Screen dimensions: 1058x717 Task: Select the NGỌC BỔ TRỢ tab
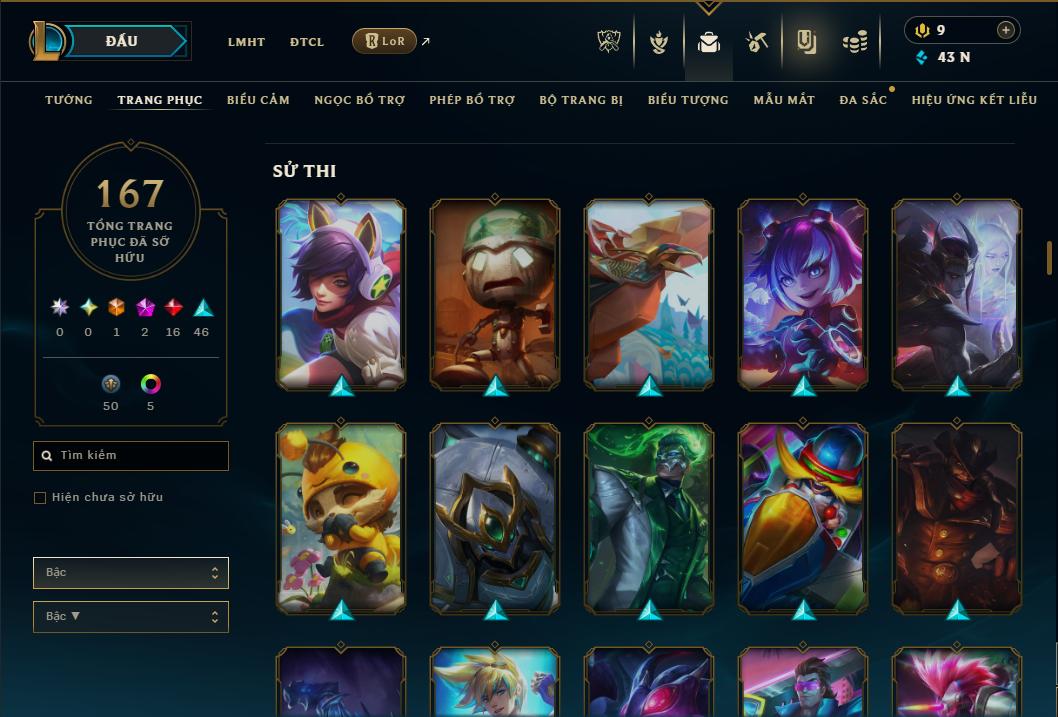359,100
